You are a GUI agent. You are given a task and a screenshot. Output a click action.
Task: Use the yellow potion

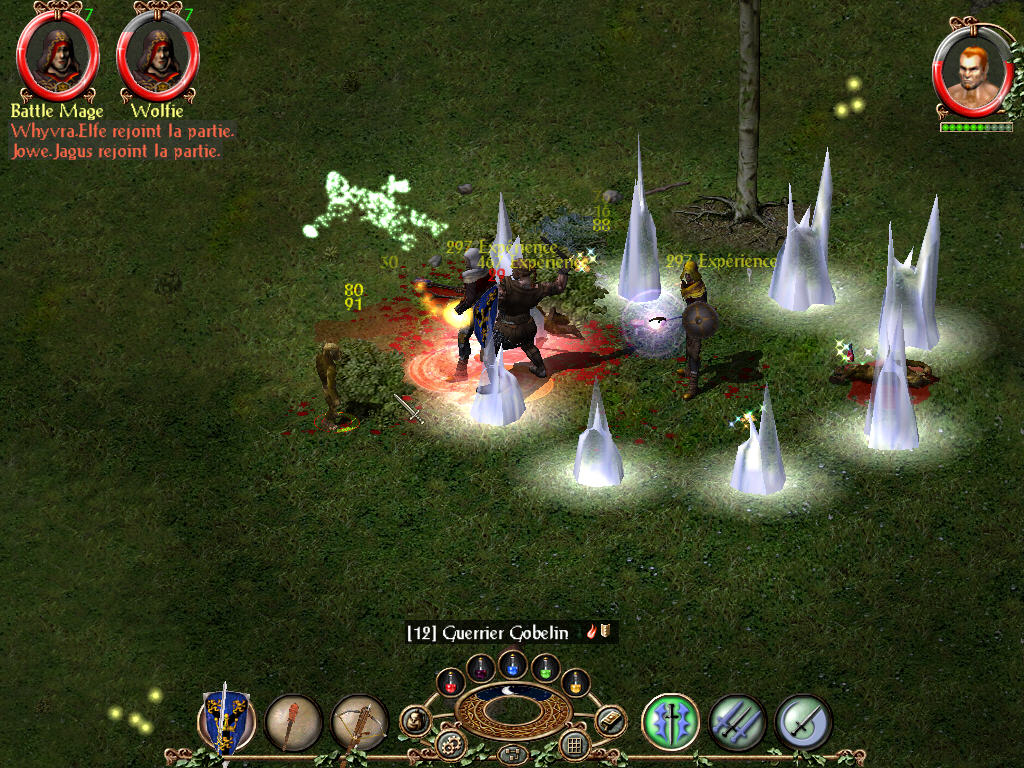(575, 682)
